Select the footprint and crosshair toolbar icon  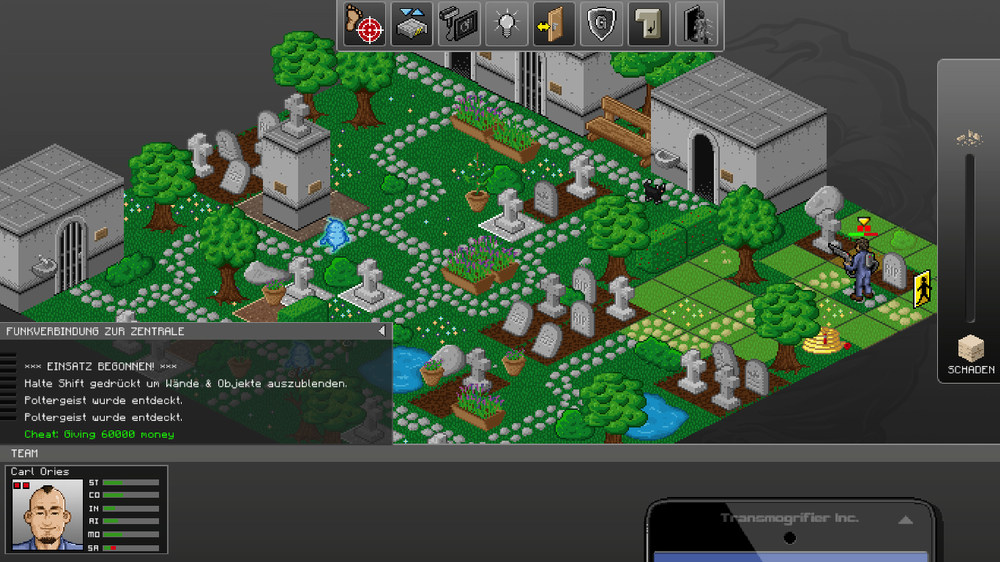365,24
